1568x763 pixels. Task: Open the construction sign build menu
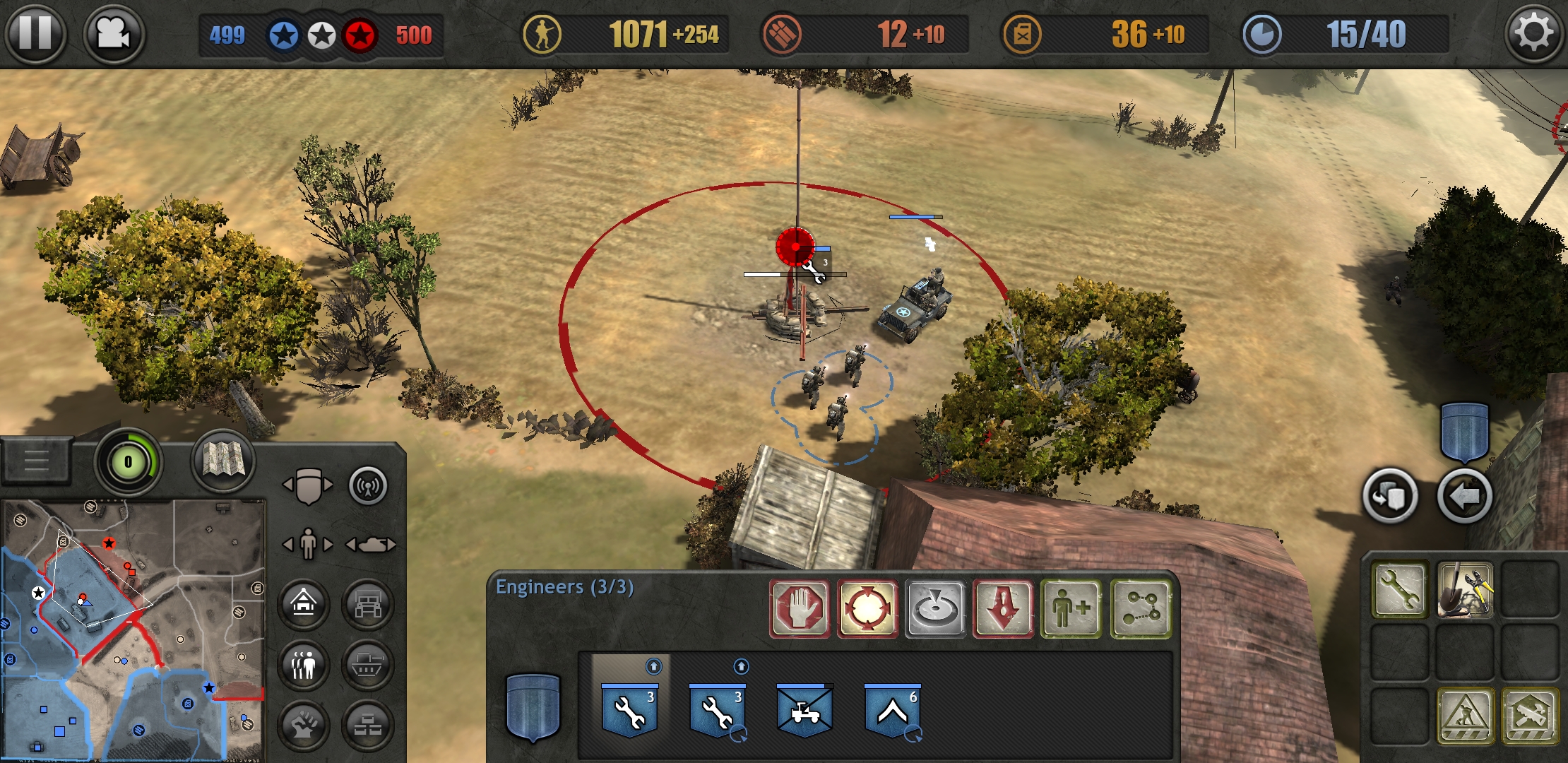point(1465,716)
